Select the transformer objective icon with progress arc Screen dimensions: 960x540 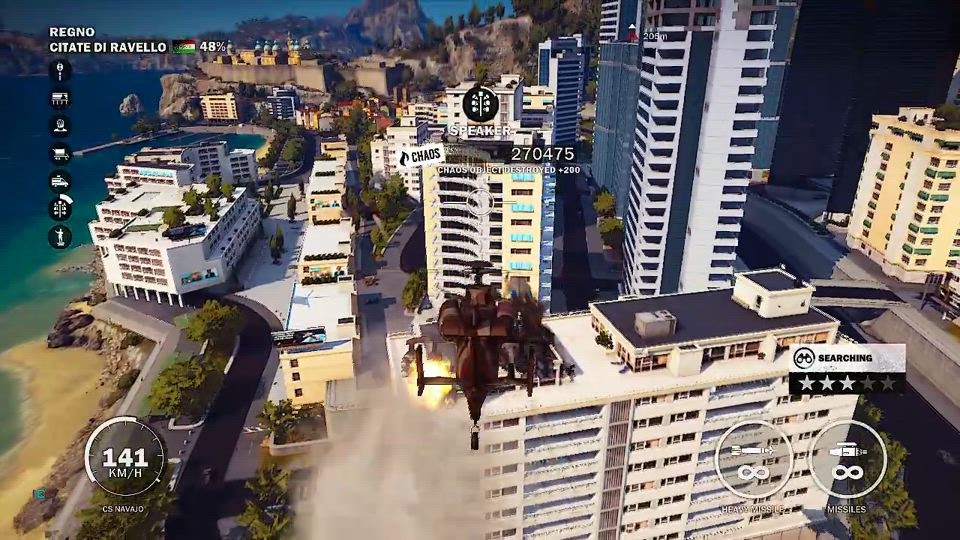(x=60, y=209)
